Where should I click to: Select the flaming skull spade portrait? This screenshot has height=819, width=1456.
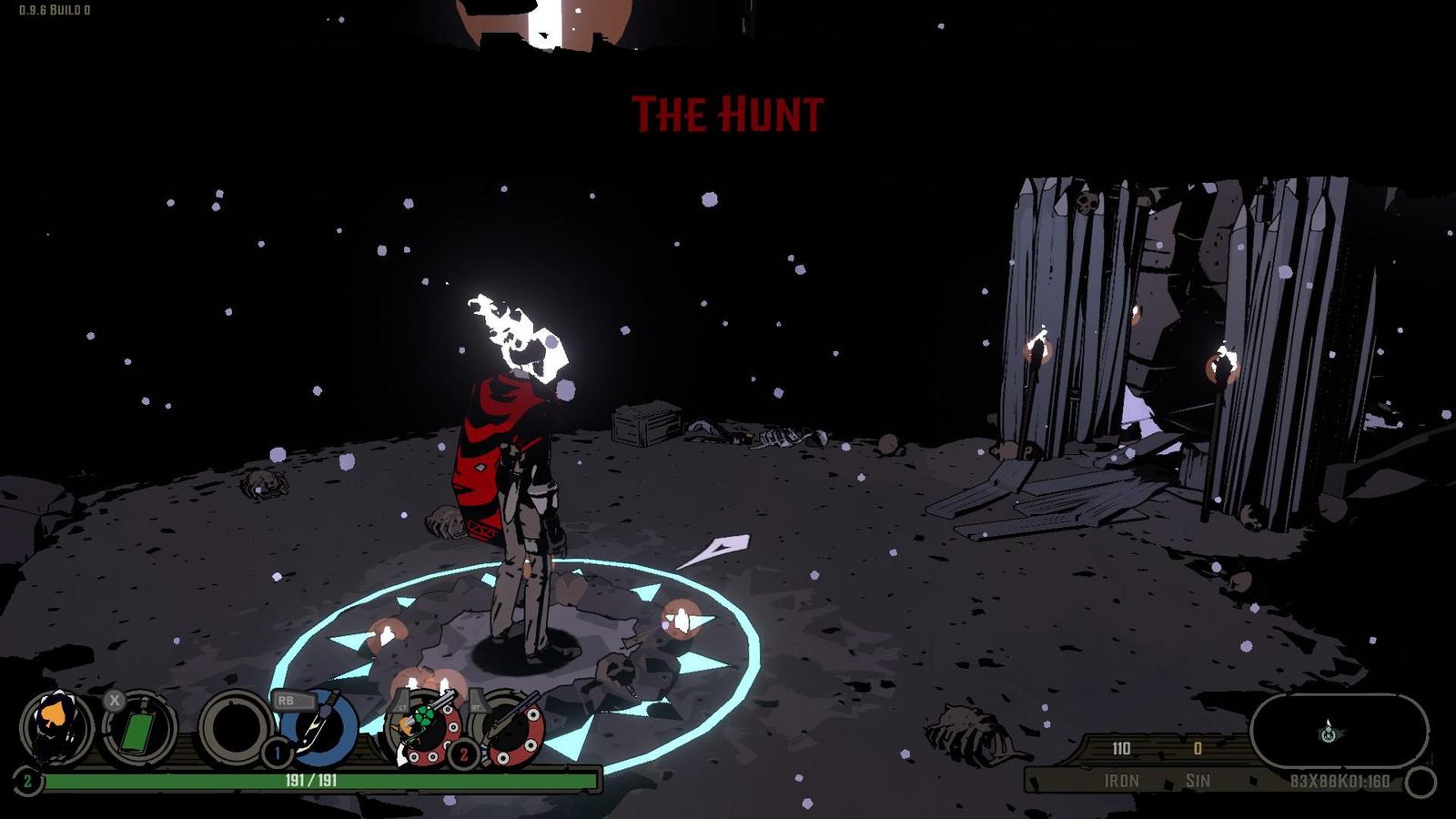(x=56, y=728)
